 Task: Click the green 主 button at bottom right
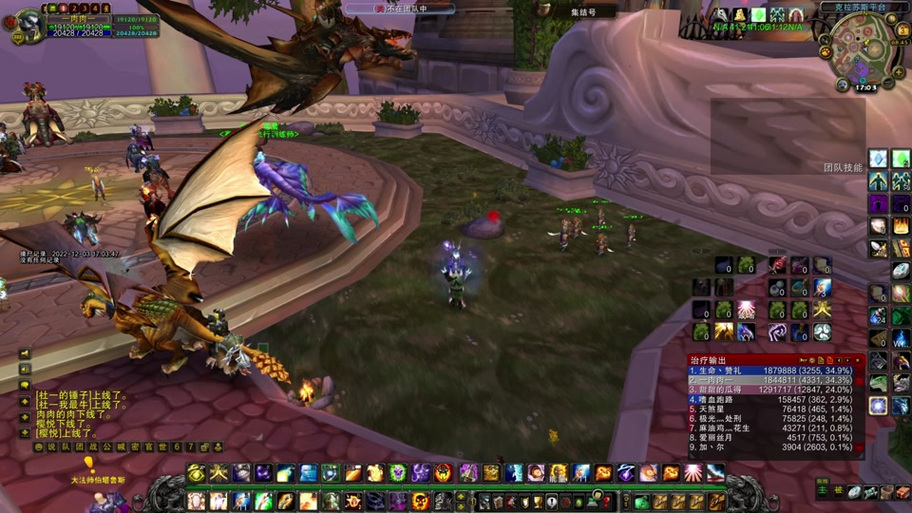coord(823,490)
